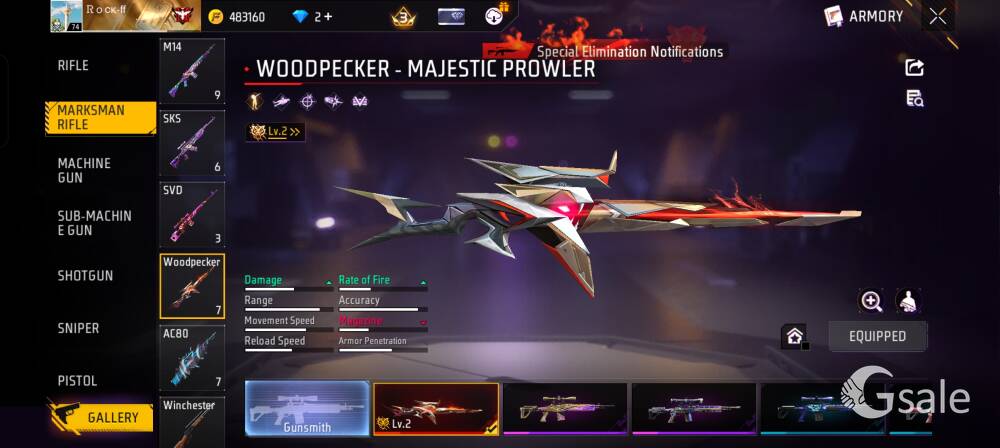Open the Machine Gun category
The height and width of the screenshot is (448, 1000).
pyautogui.click(x=84, y=170)
